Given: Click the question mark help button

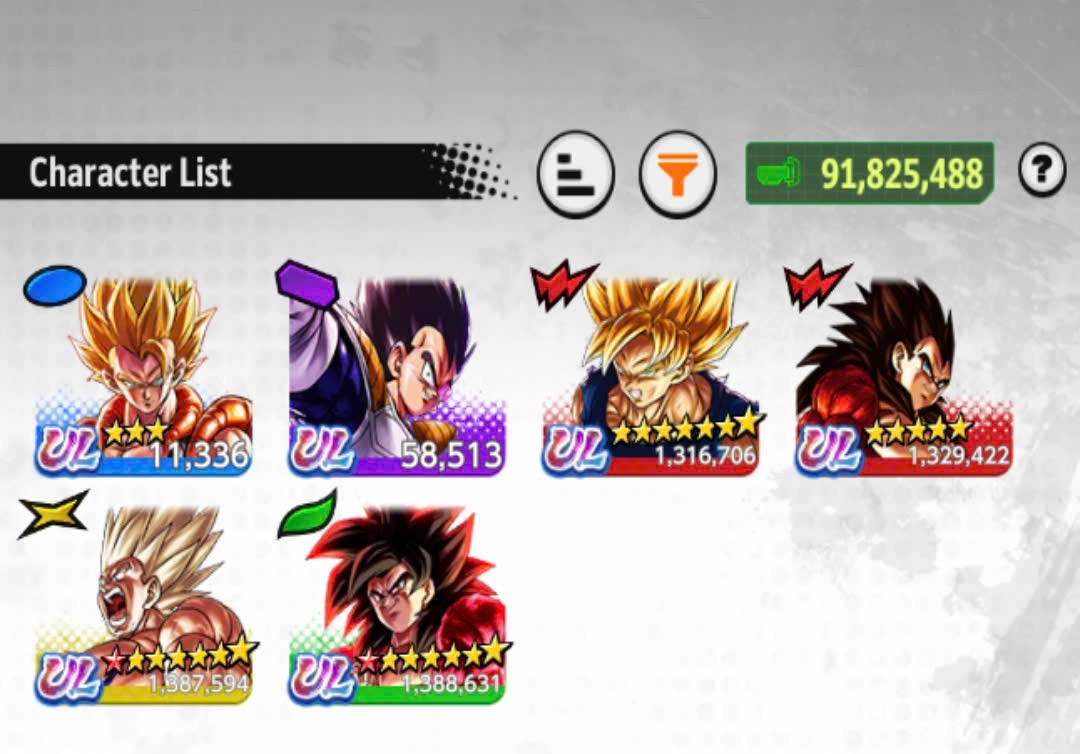Looking at the screenshot, I should click(1042, 172).
